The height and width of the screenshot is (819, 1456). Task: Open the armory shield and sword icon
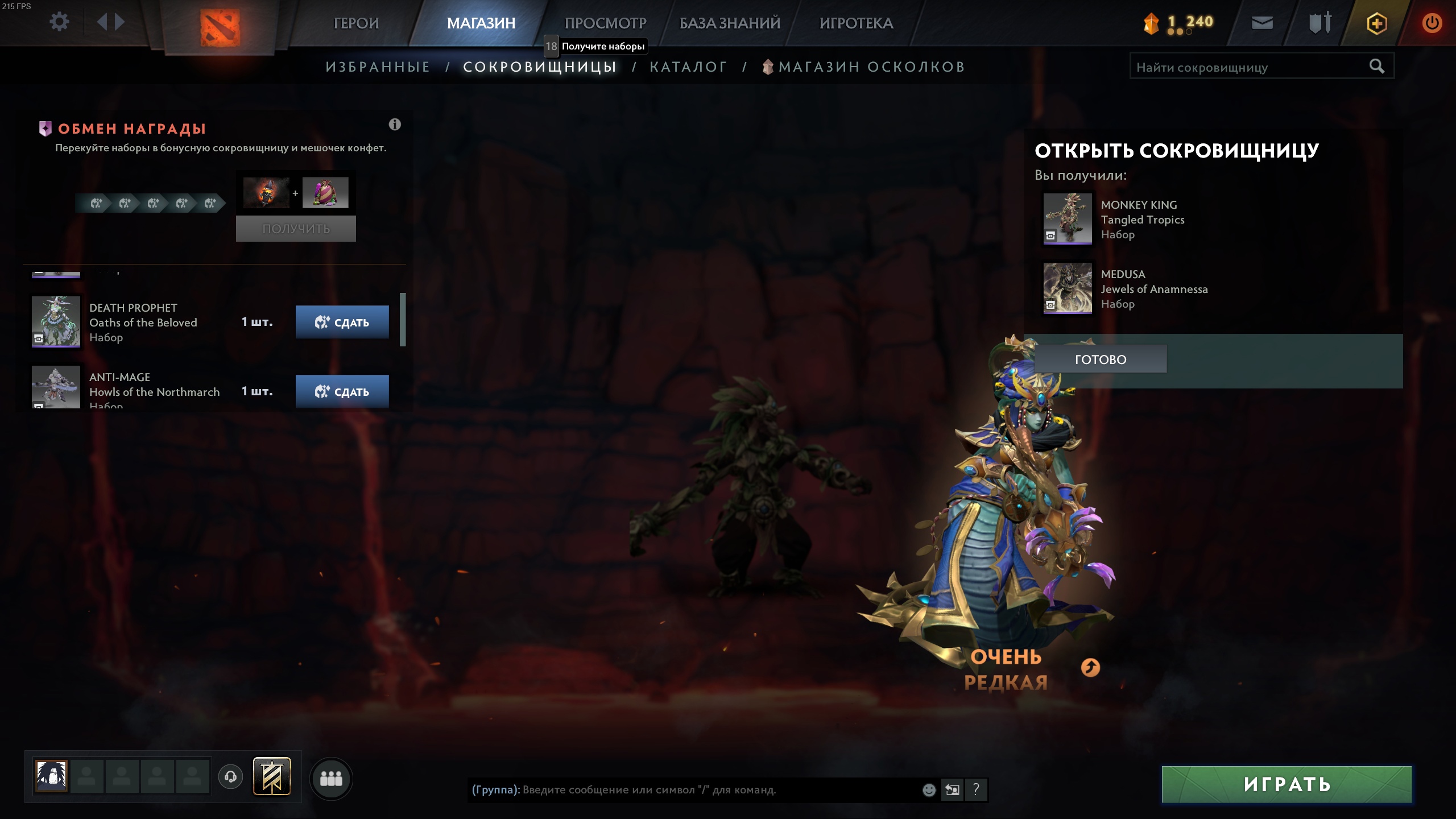click(1319, 23)
